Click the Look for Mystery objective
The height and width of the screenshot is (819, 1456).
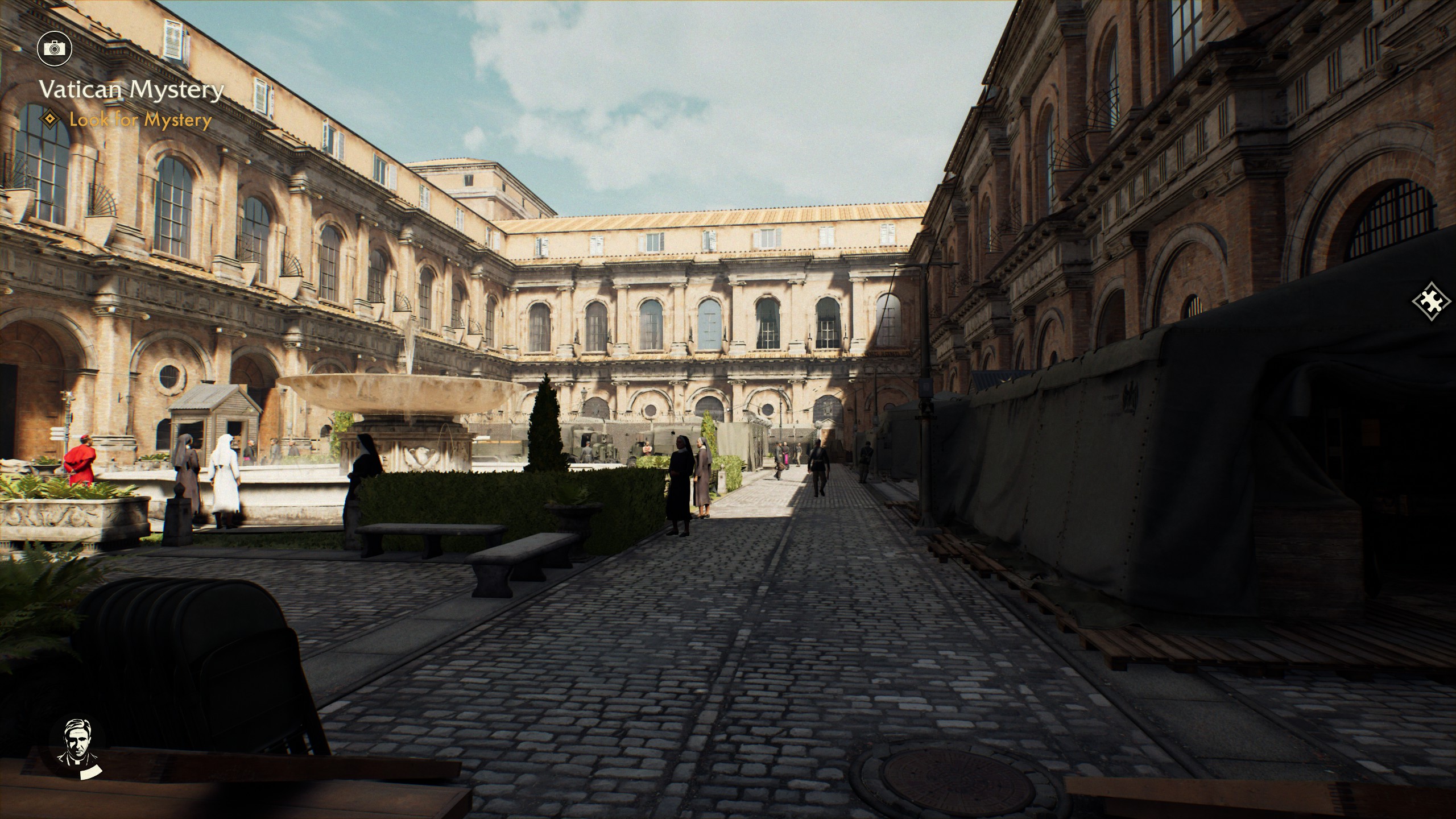coord(140,120)
